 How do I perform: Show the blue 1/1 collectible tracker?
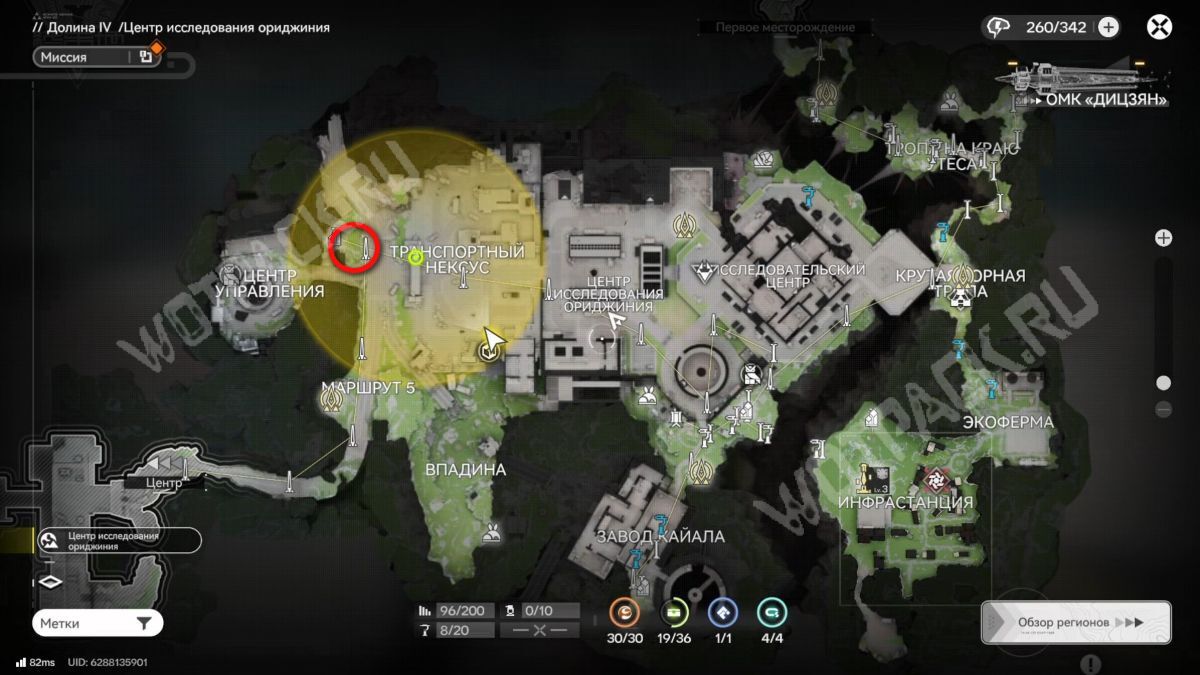(x=722, y=612)
